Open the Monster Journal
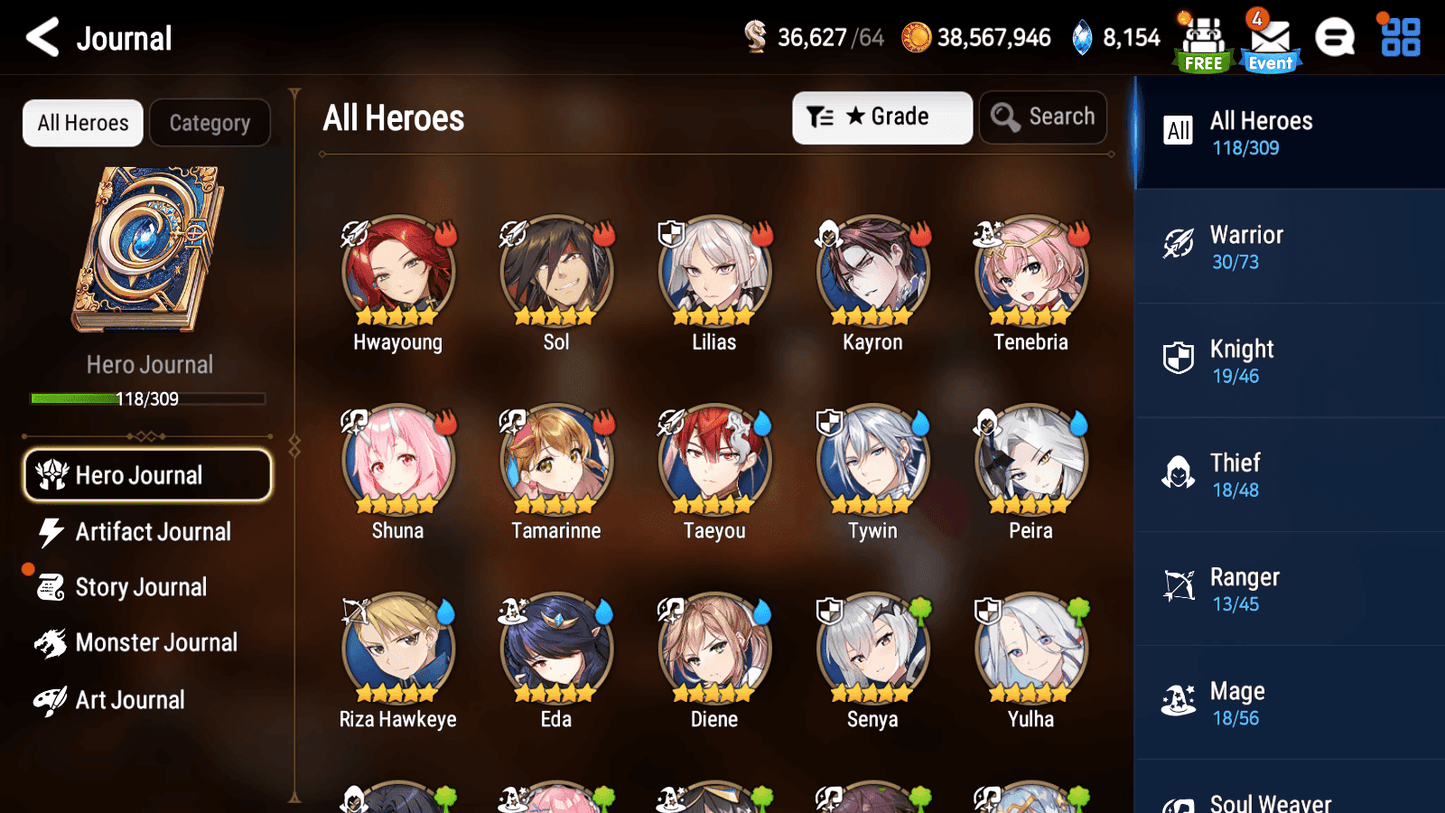Screen dimensions: 1445x813 pos(156,643)
